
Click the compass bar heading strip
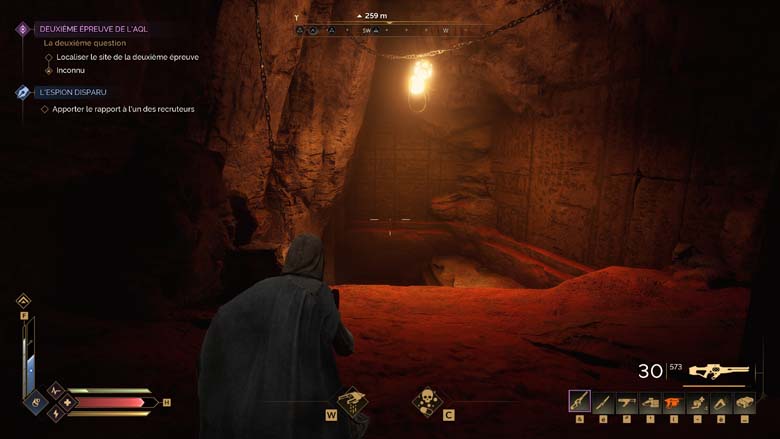pos(388,31)
